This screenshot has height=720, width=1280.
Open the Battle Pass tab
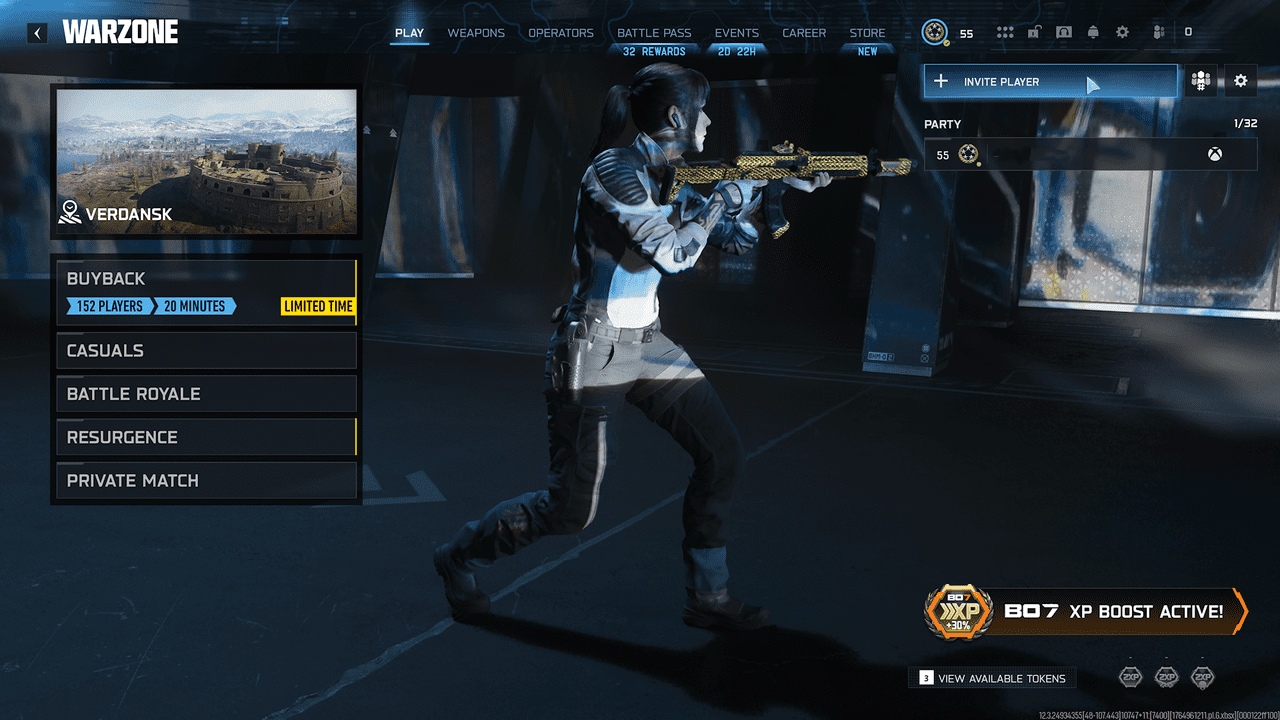point(654,32)
